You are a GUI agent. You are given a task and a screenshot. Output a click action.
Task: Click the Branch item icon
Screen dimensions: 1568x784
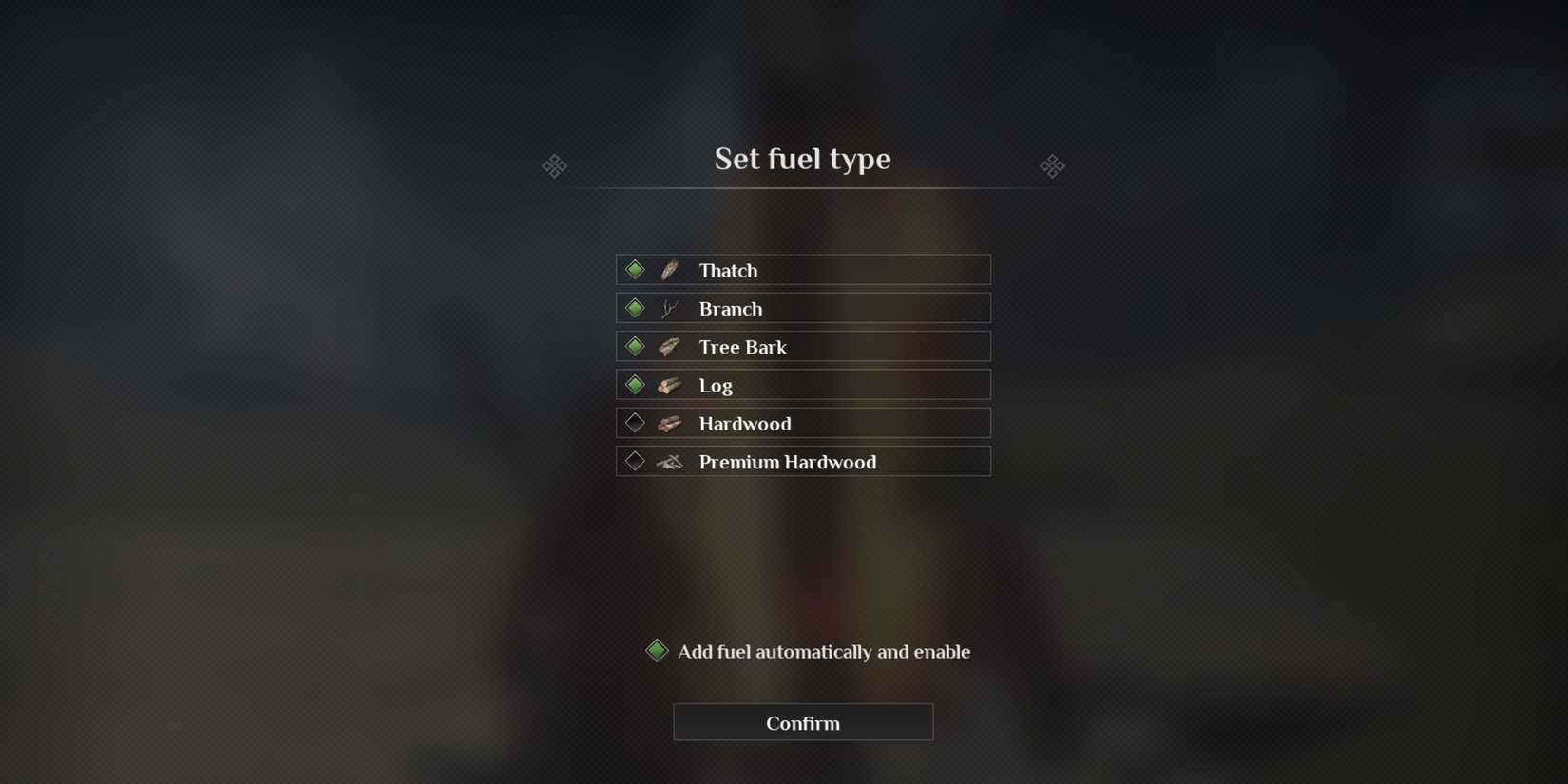click(x=668, y=307)
